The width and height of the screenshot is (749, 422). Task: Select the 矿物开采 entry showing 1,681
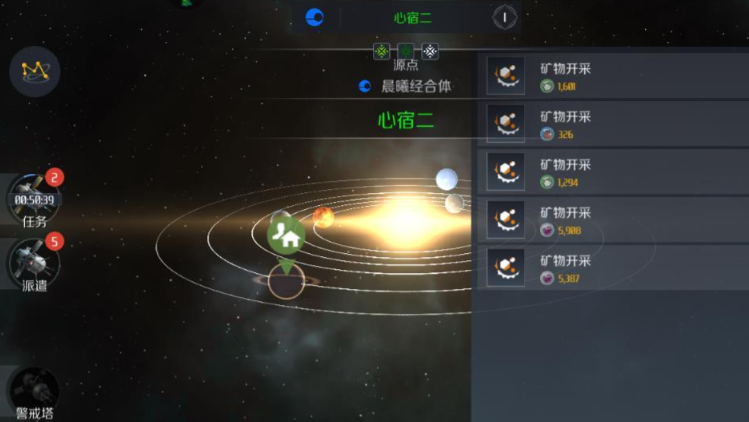coord(611,76)
